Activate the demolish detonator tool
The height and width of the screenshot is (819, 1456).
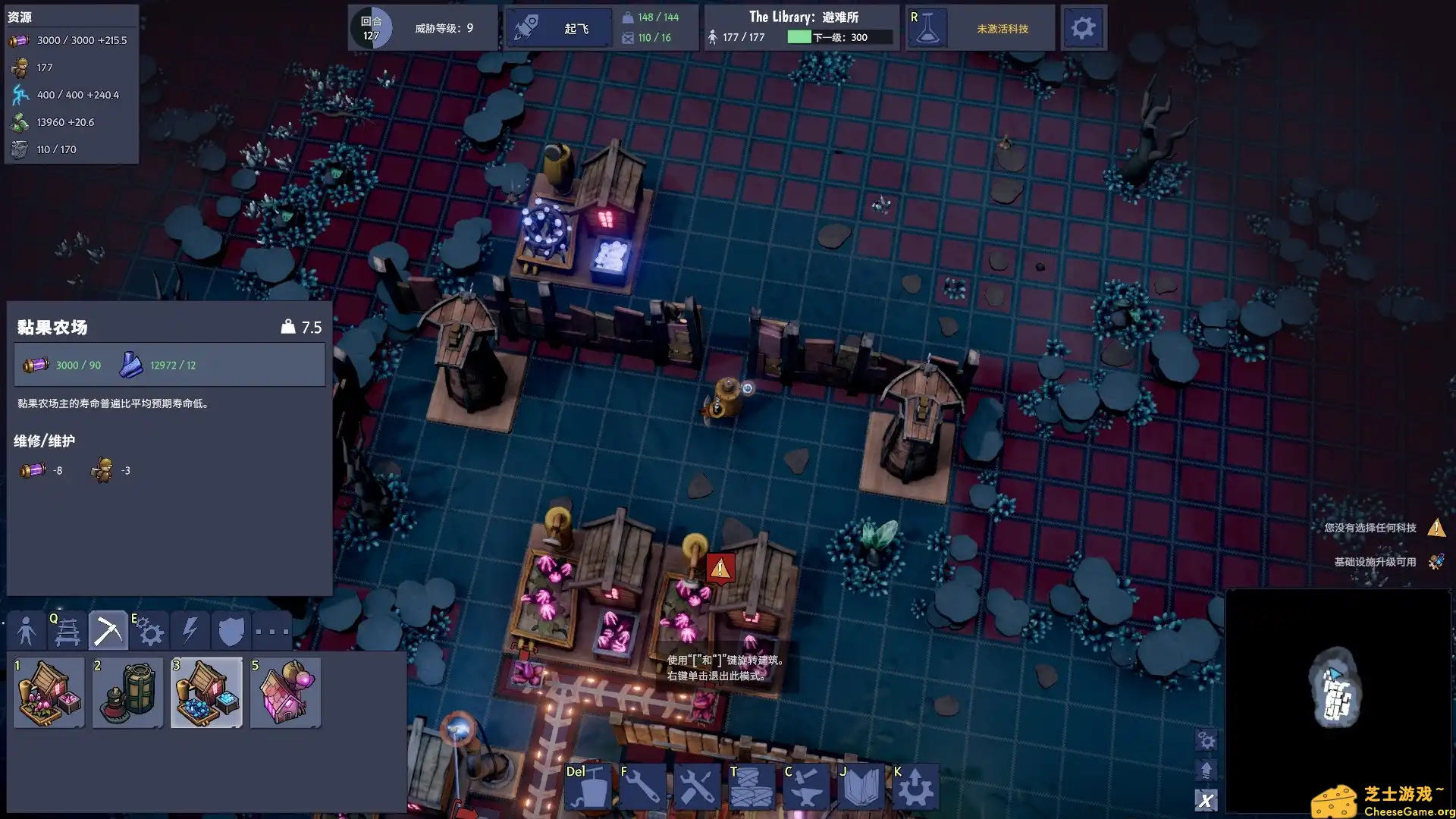pos(588,787)
